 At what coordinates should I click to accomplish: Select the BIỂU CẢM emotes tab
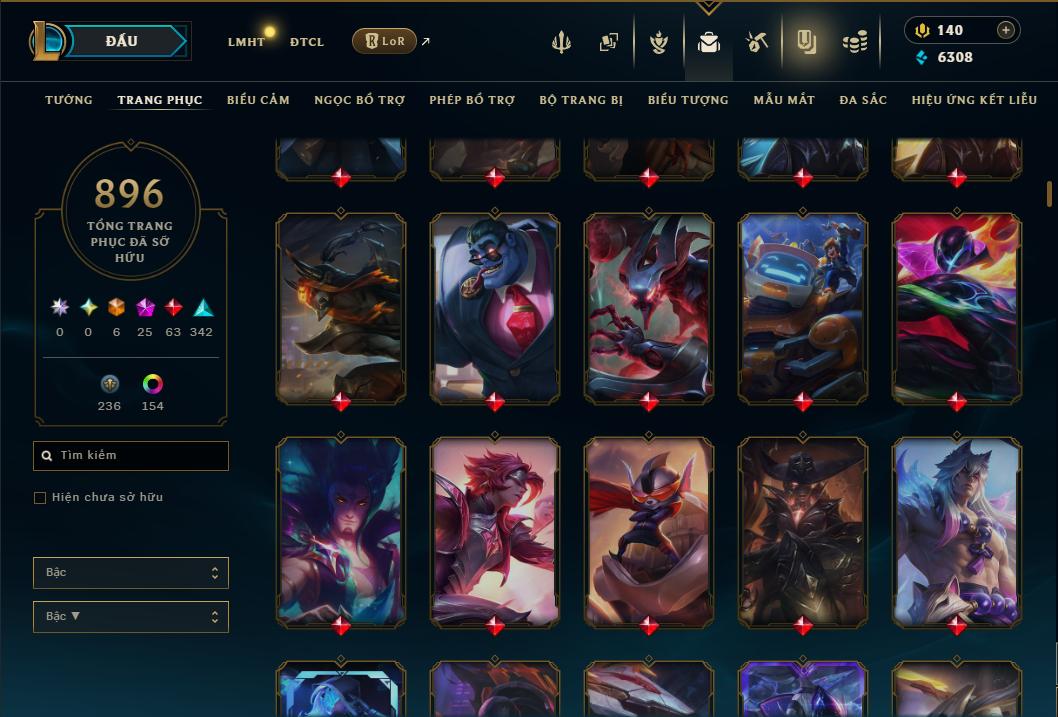[258, 100]
